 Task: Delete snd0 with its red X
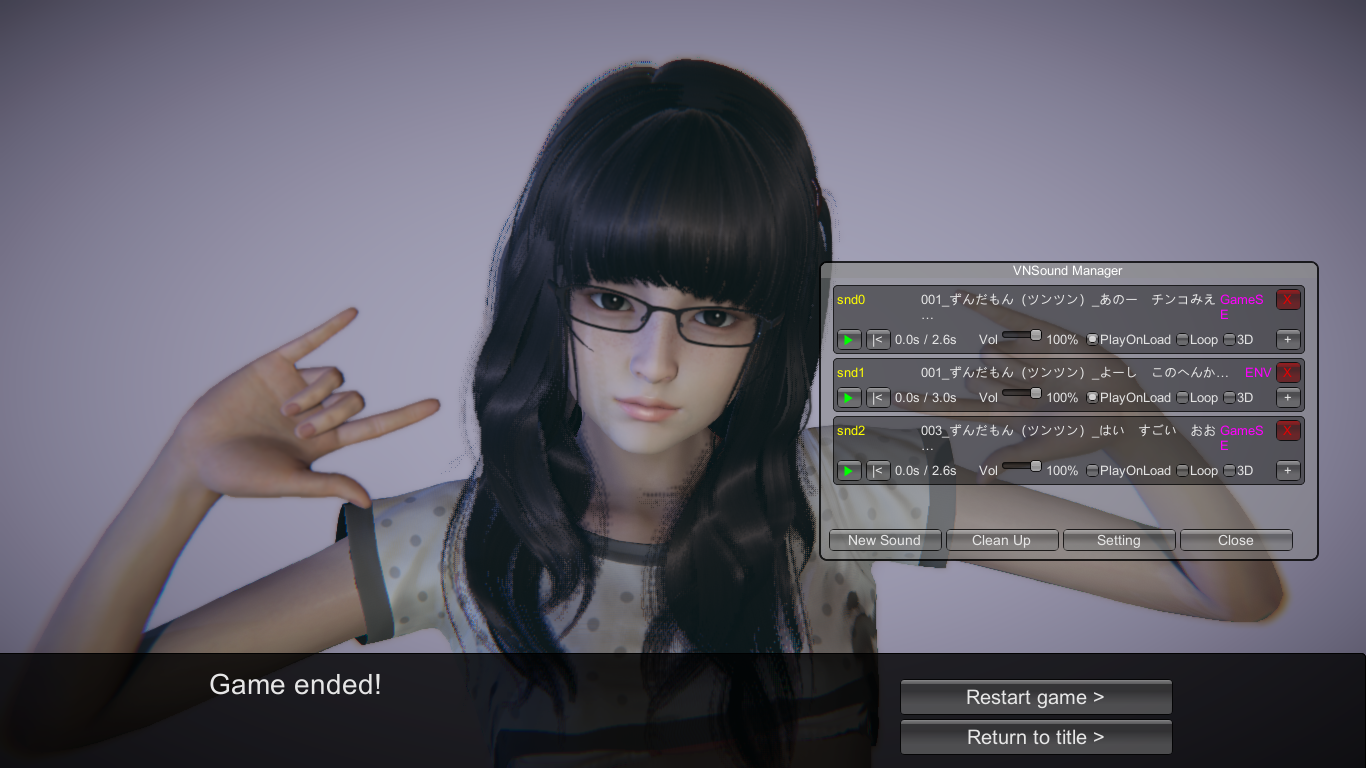click(x=1288, y=299)
